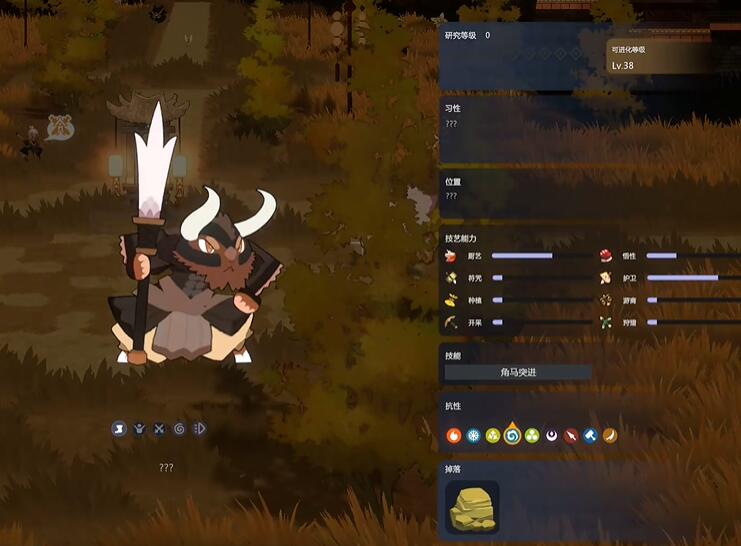Click the ice snowflake resistance icon
This screenshot has width=741, height=546.
pyautogui.click(x=473, y=436)
